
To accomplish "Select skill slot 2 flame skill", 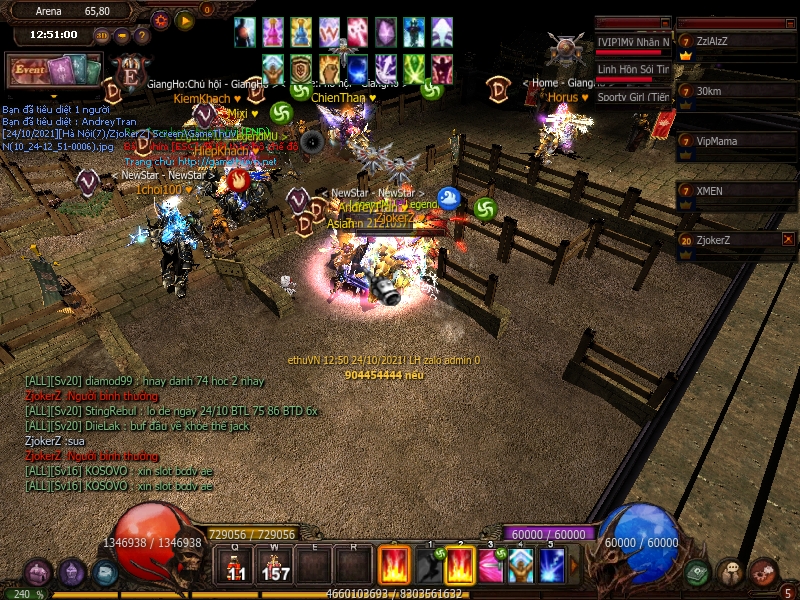I will 459,566.
